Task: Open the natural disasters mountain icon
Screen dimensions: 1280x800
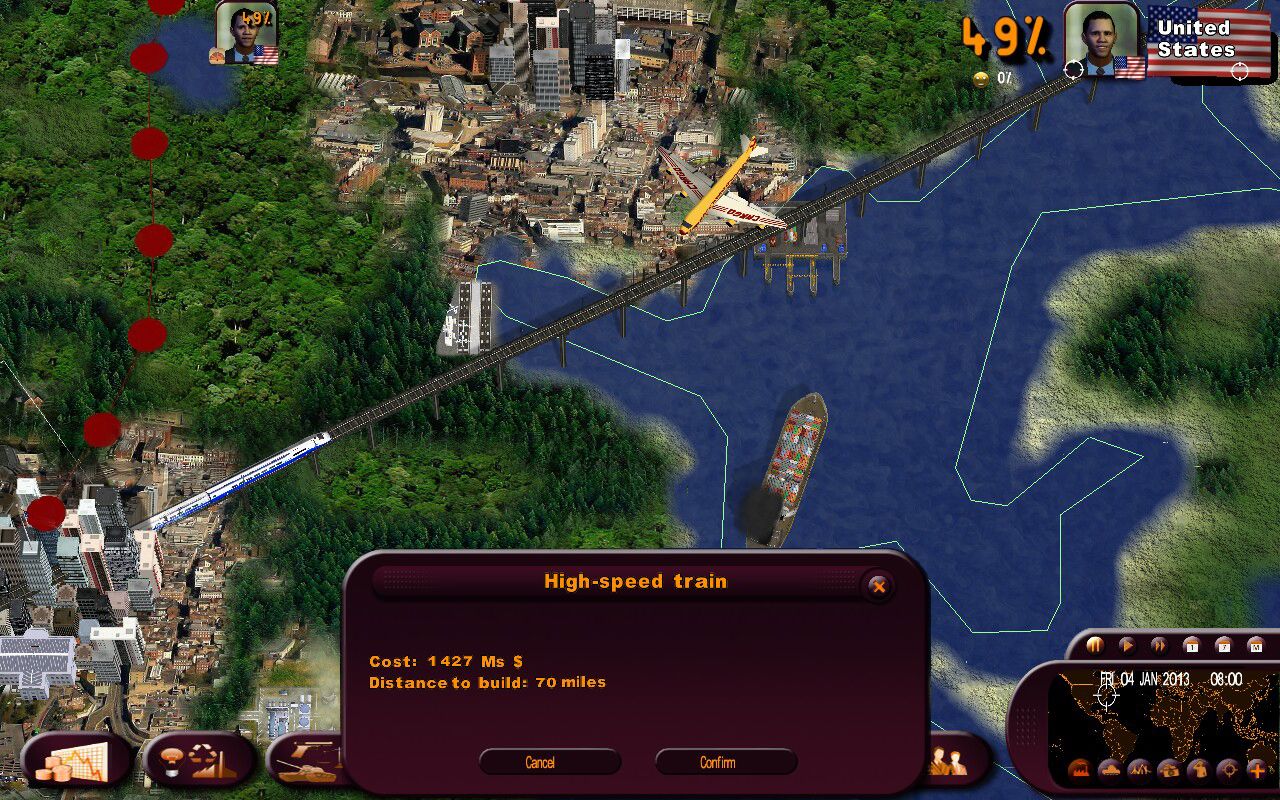Action: [1138, 770]
